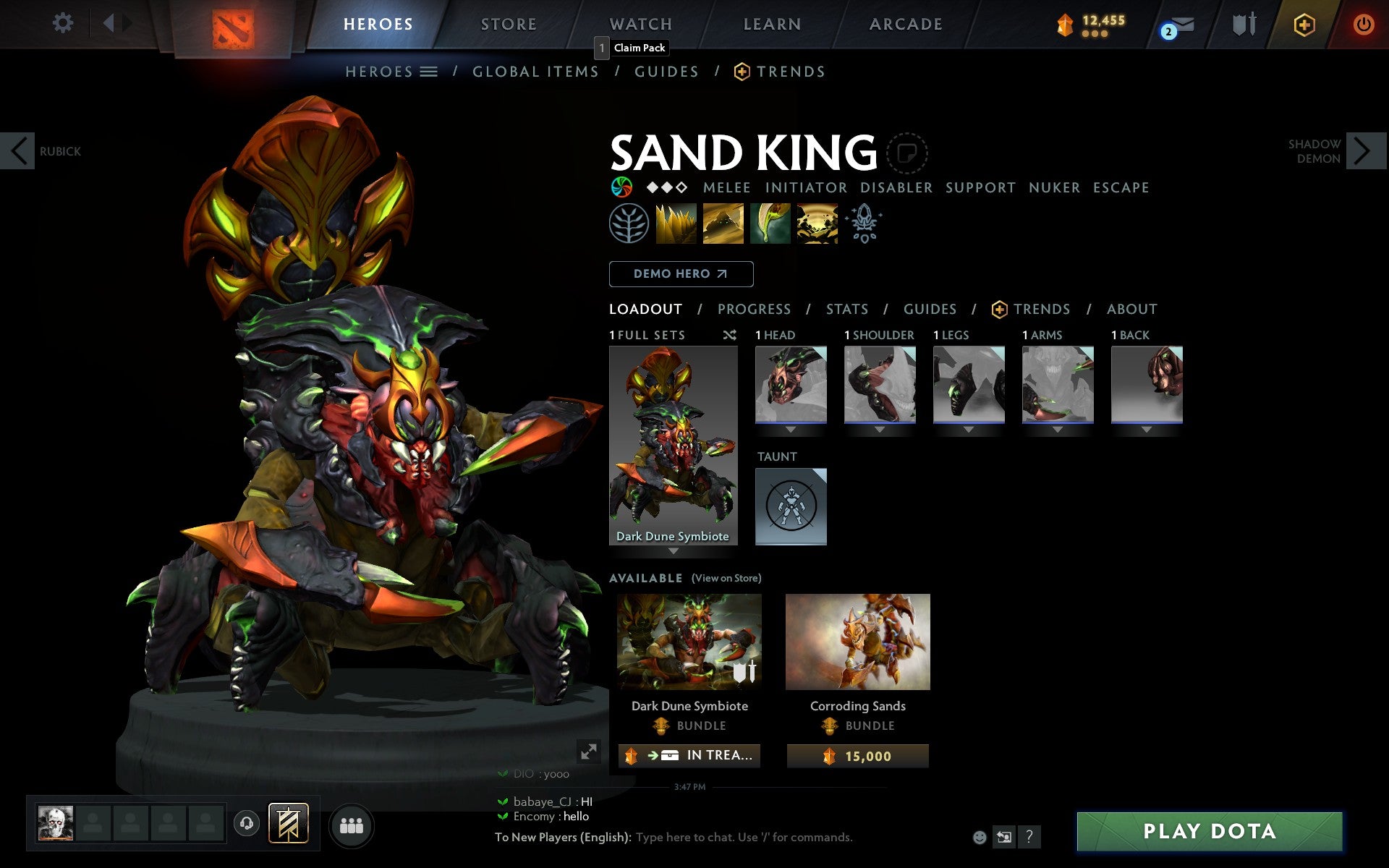1389x868 pixels.
Task: Open the WATCH menu item
Action: point(640,24)
